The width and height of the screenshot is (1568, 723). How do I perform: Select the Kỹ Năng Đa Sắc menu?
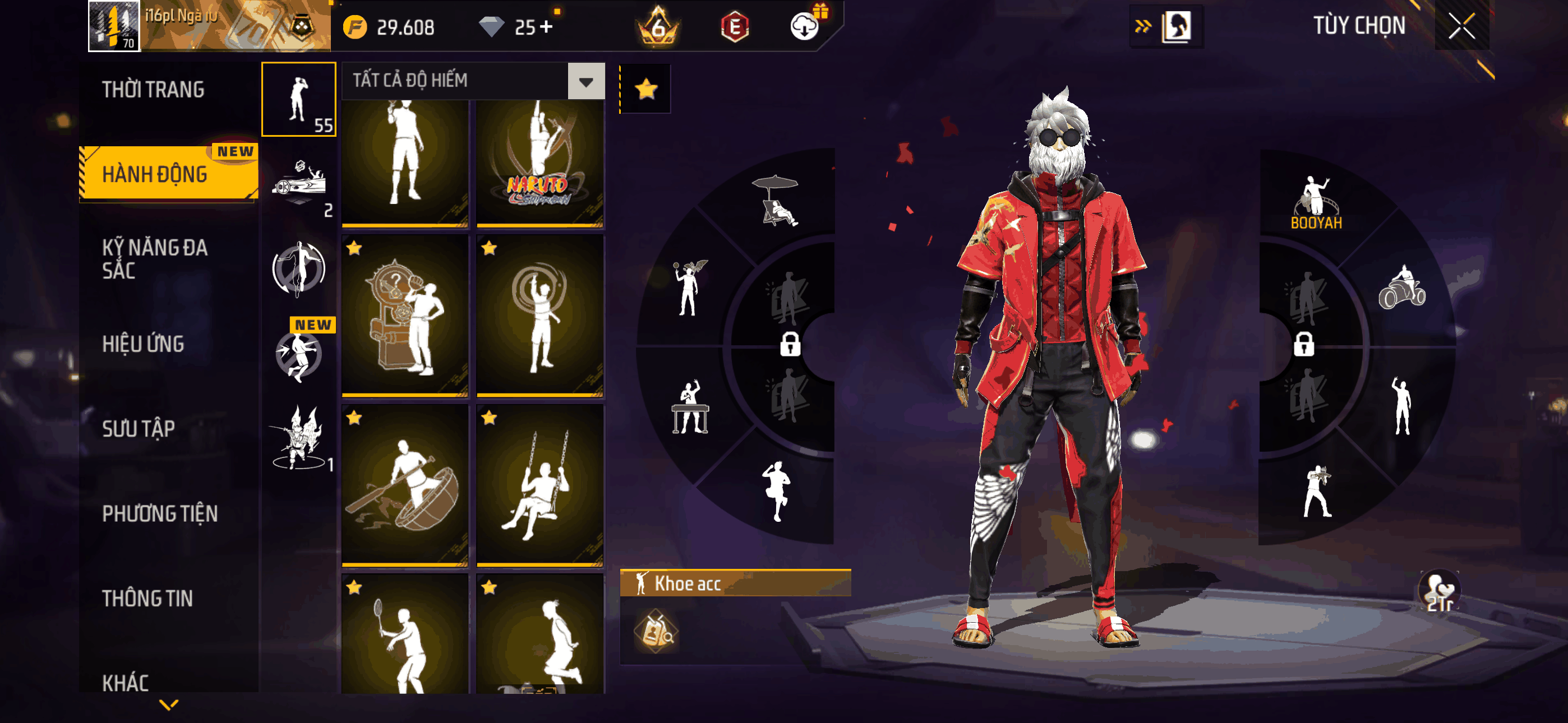tap(155, 258)
